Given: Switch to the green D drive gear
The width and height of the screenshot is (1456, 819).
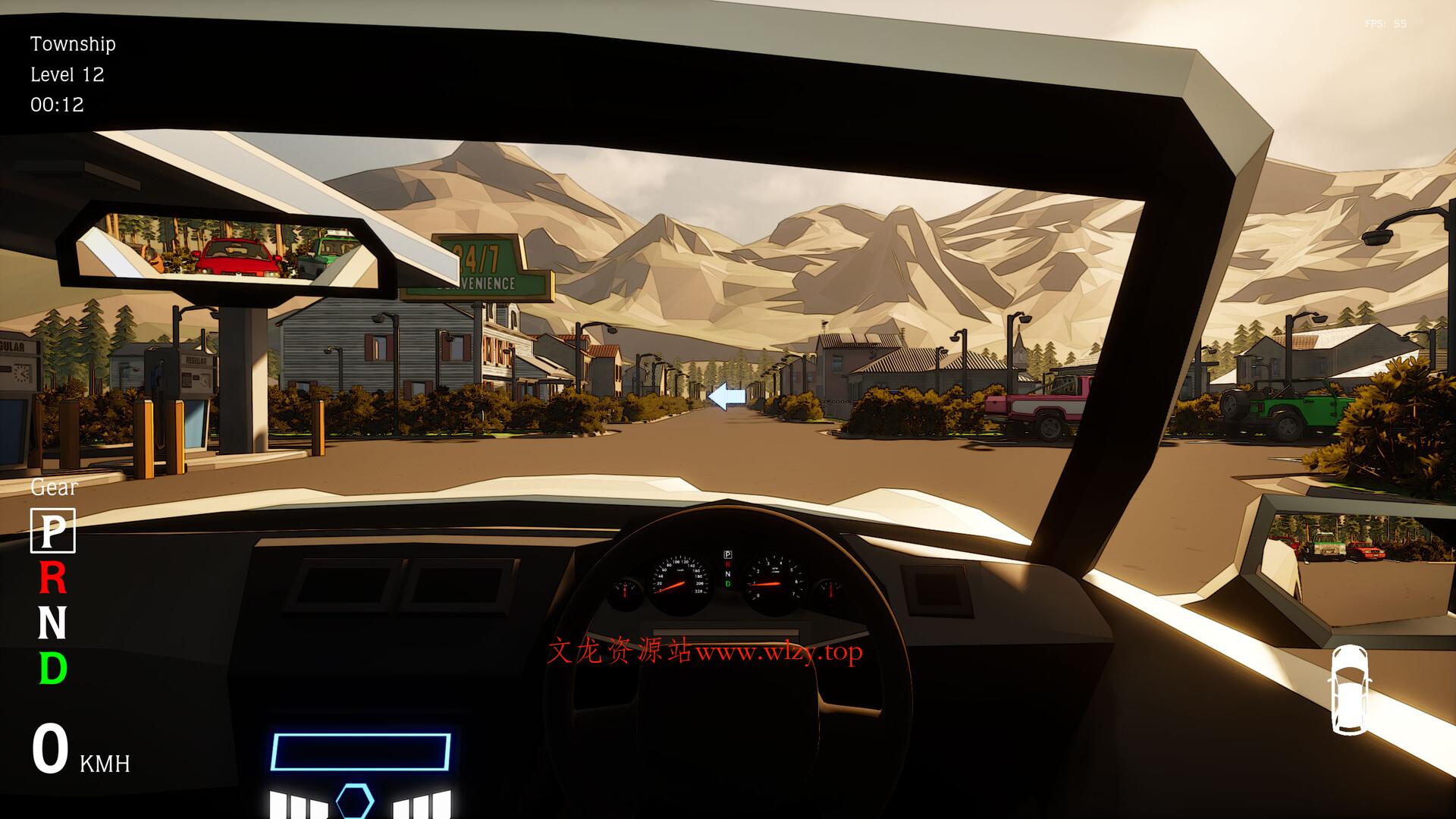Looking at the screenshot, I should tap(52, 669).
